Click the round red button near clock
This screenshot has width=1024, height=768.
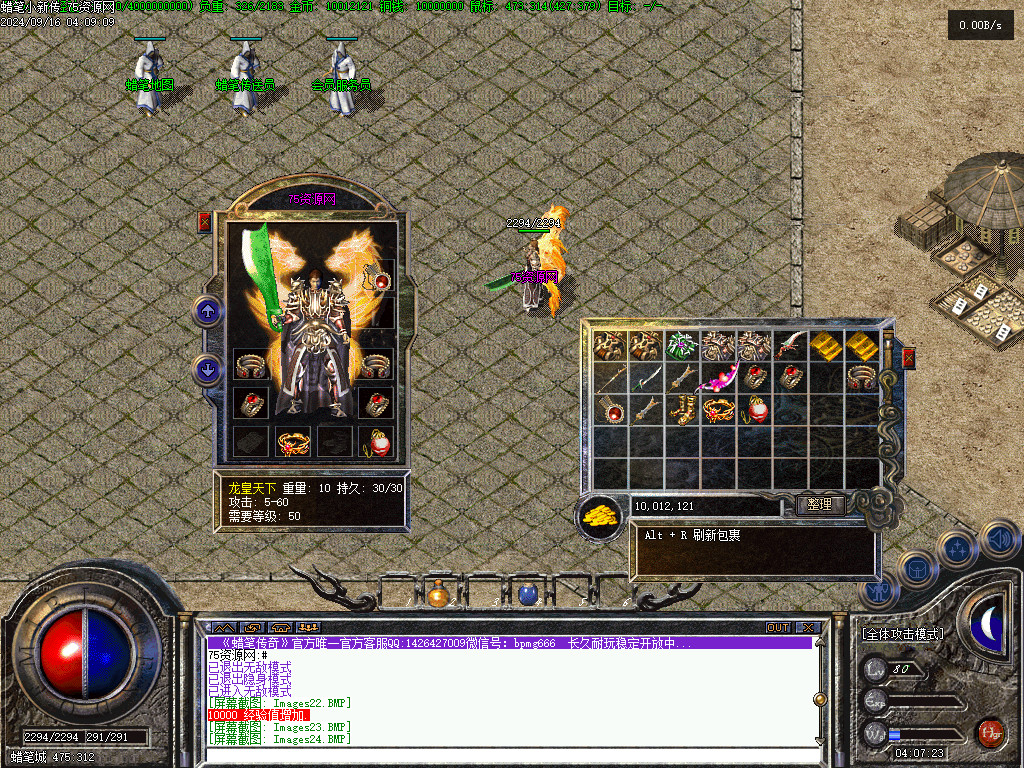point(990,732)
